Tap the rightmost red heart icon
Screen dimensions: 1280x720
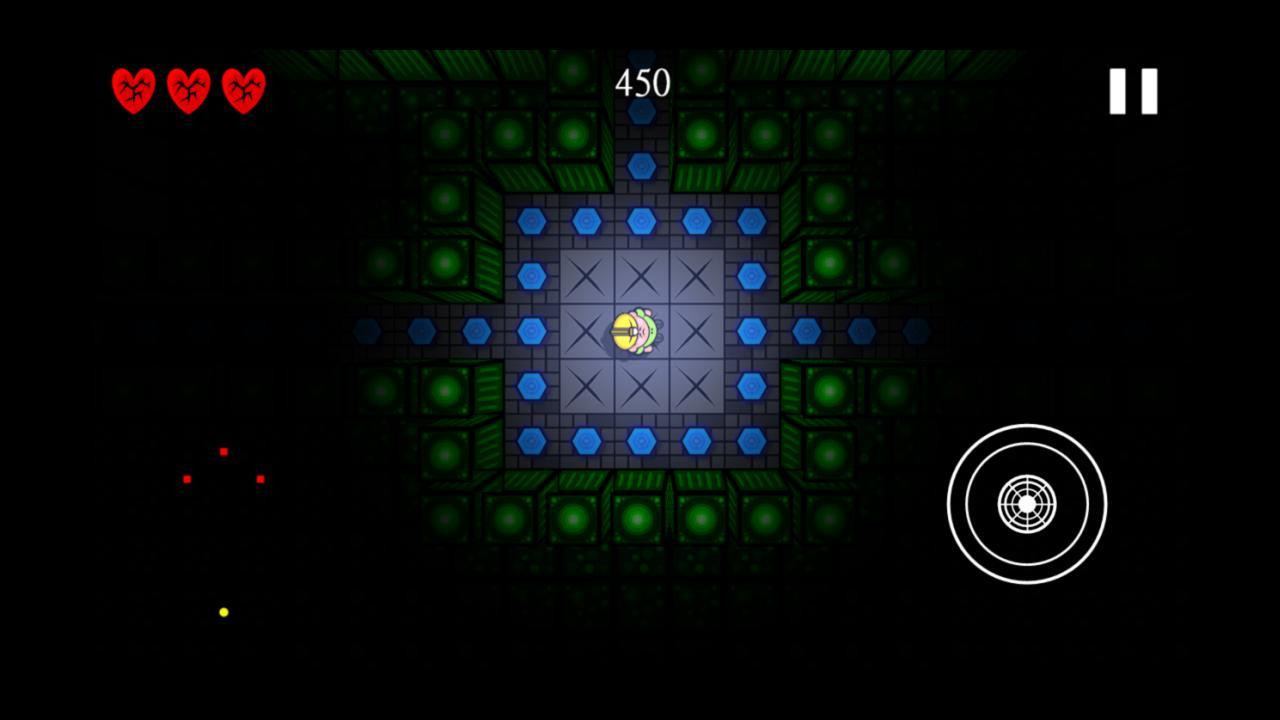pyautogui.click(x=242, y=90)
